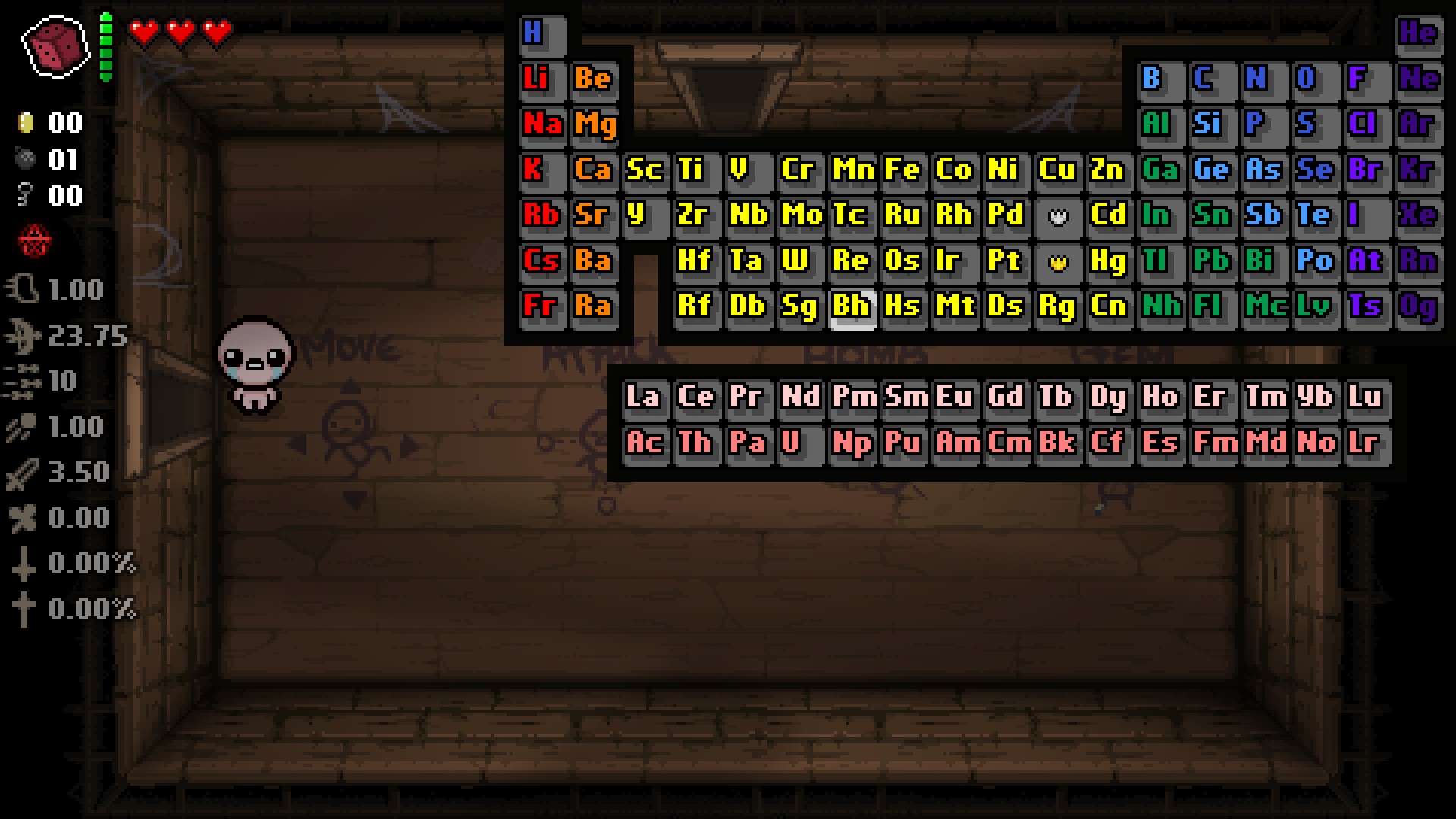Choose the Copper (Cu) tile
Screen dimensions: 1456x819
(x=1057, y=171)
